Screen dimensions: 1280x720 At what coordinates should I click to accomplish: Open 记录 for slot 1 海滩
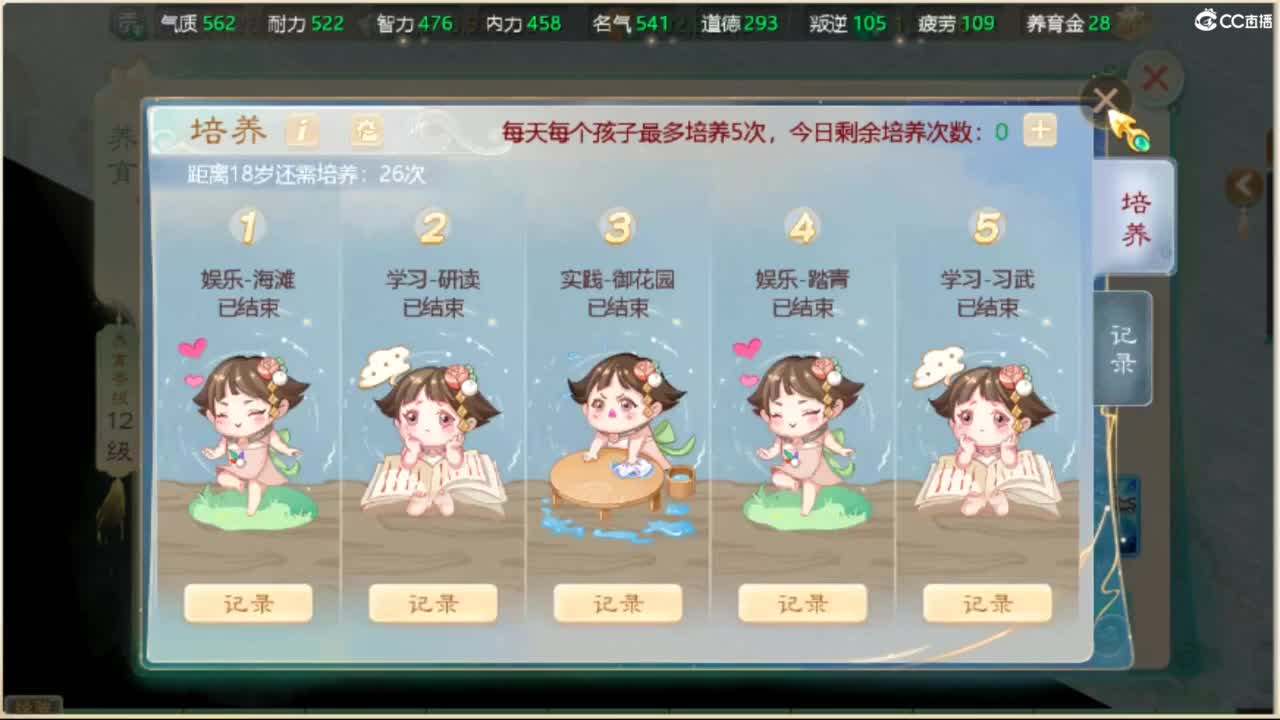247,603
